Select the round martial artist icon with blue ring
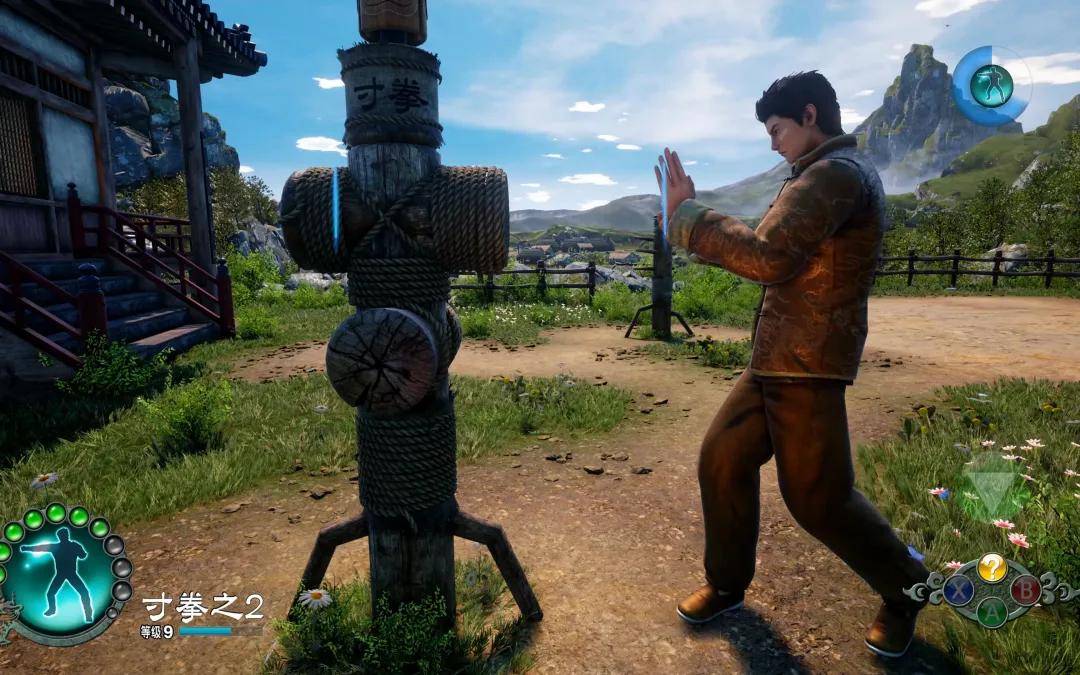1080x675 pixels. point(990,86)
